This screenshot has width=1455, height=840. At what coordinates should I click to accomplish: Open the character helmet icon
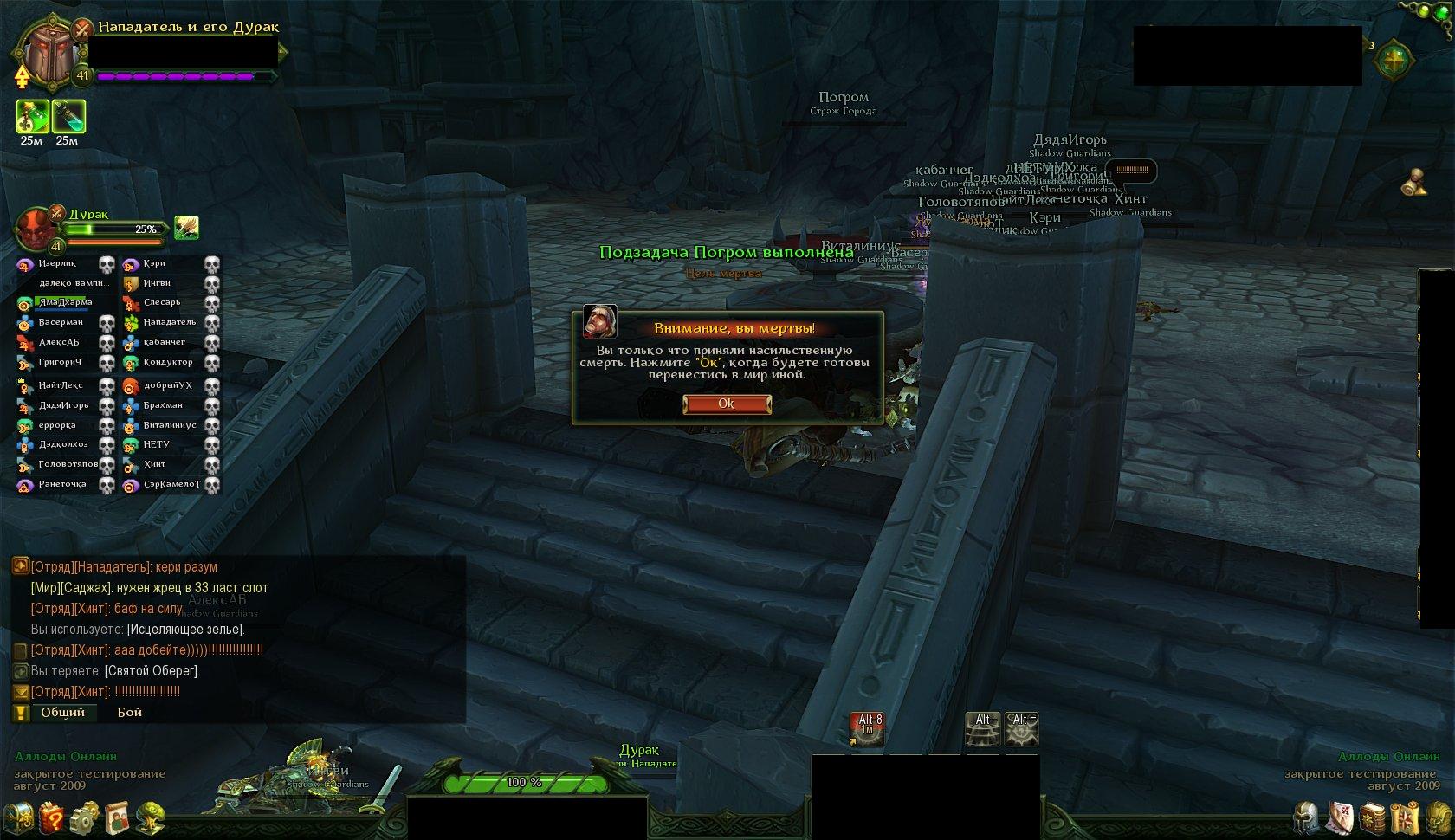[x=1306, y=817]
